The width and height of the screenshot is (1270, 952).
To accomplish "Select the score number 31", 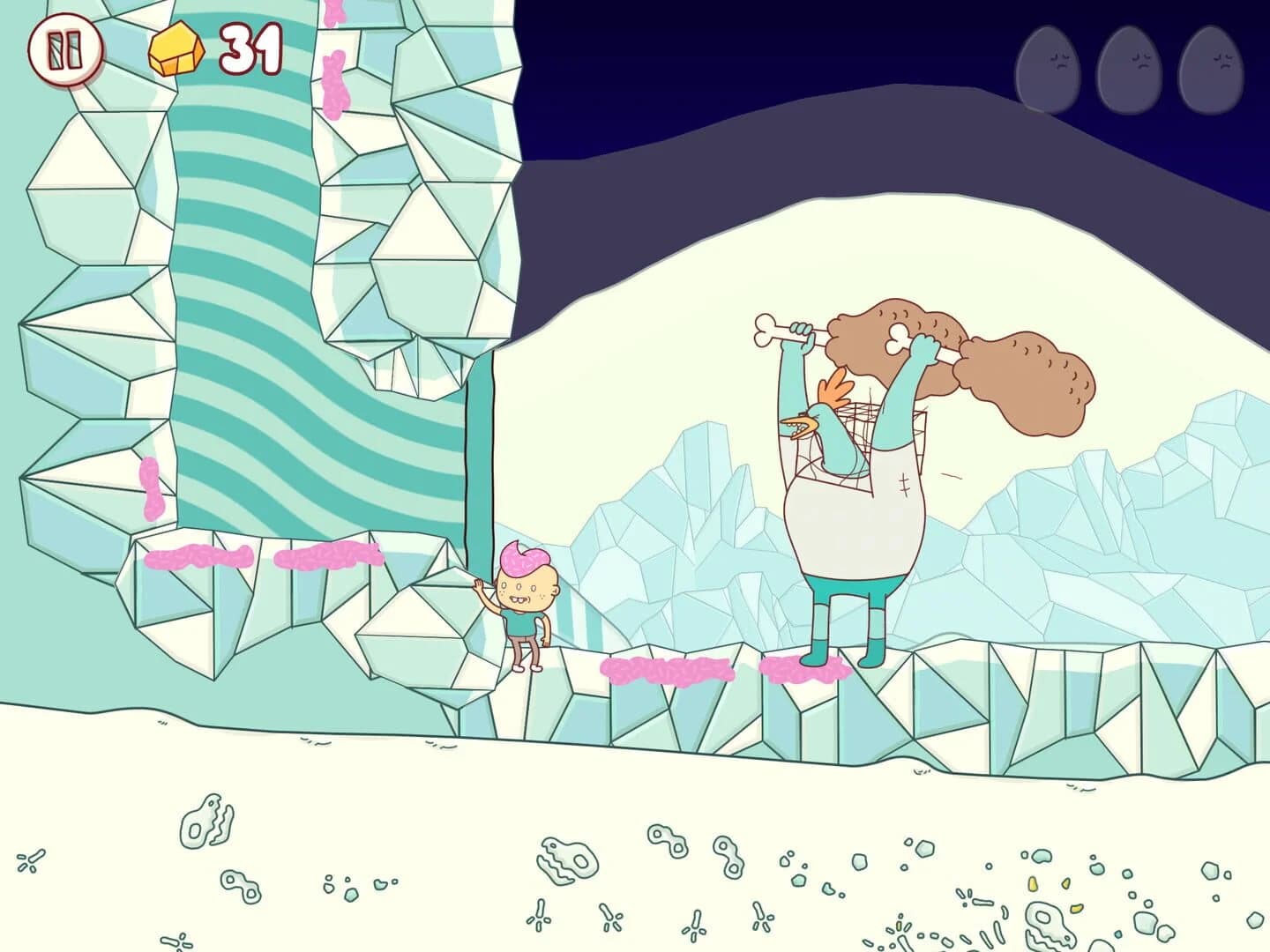I will [x=252, y=50].
